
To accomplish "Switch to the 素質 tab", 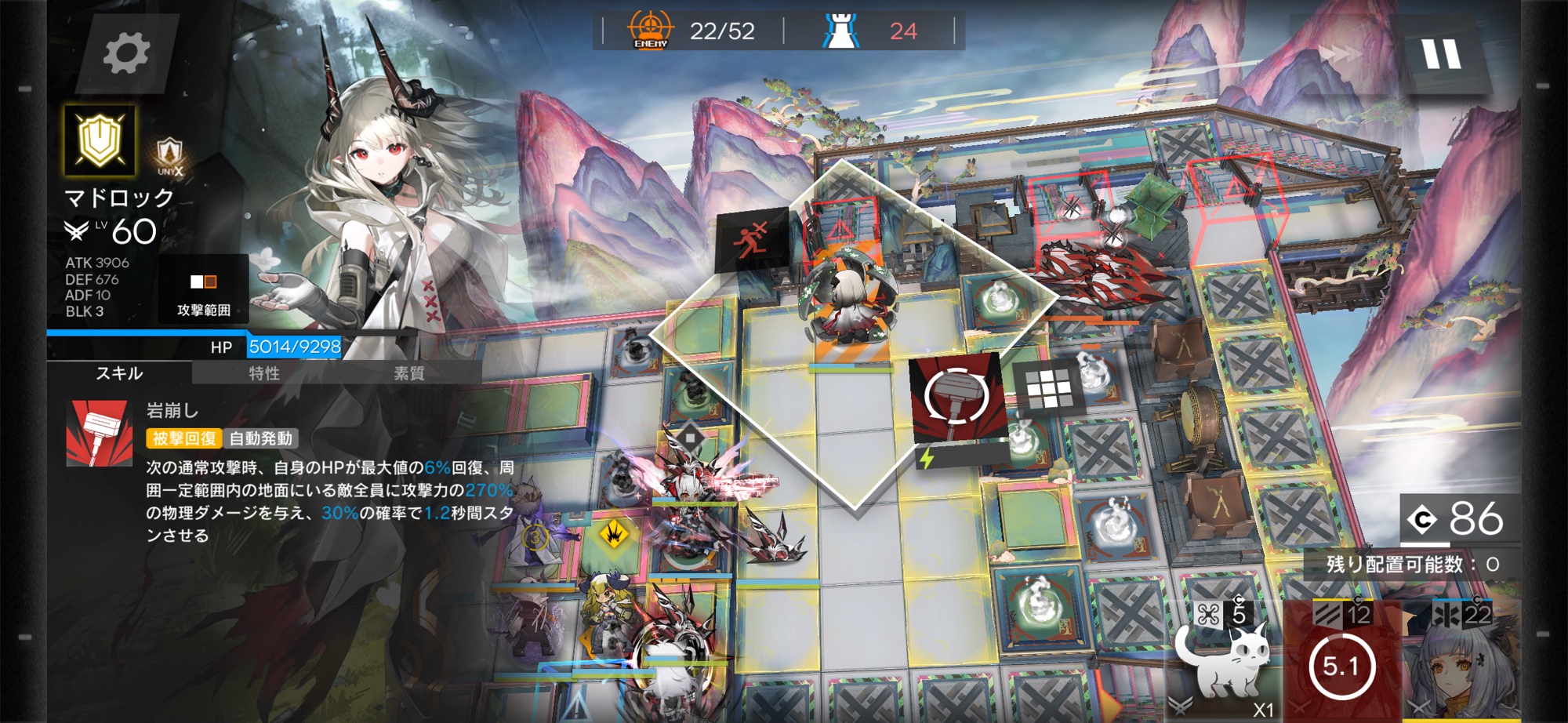I will [x=408, y=373].
